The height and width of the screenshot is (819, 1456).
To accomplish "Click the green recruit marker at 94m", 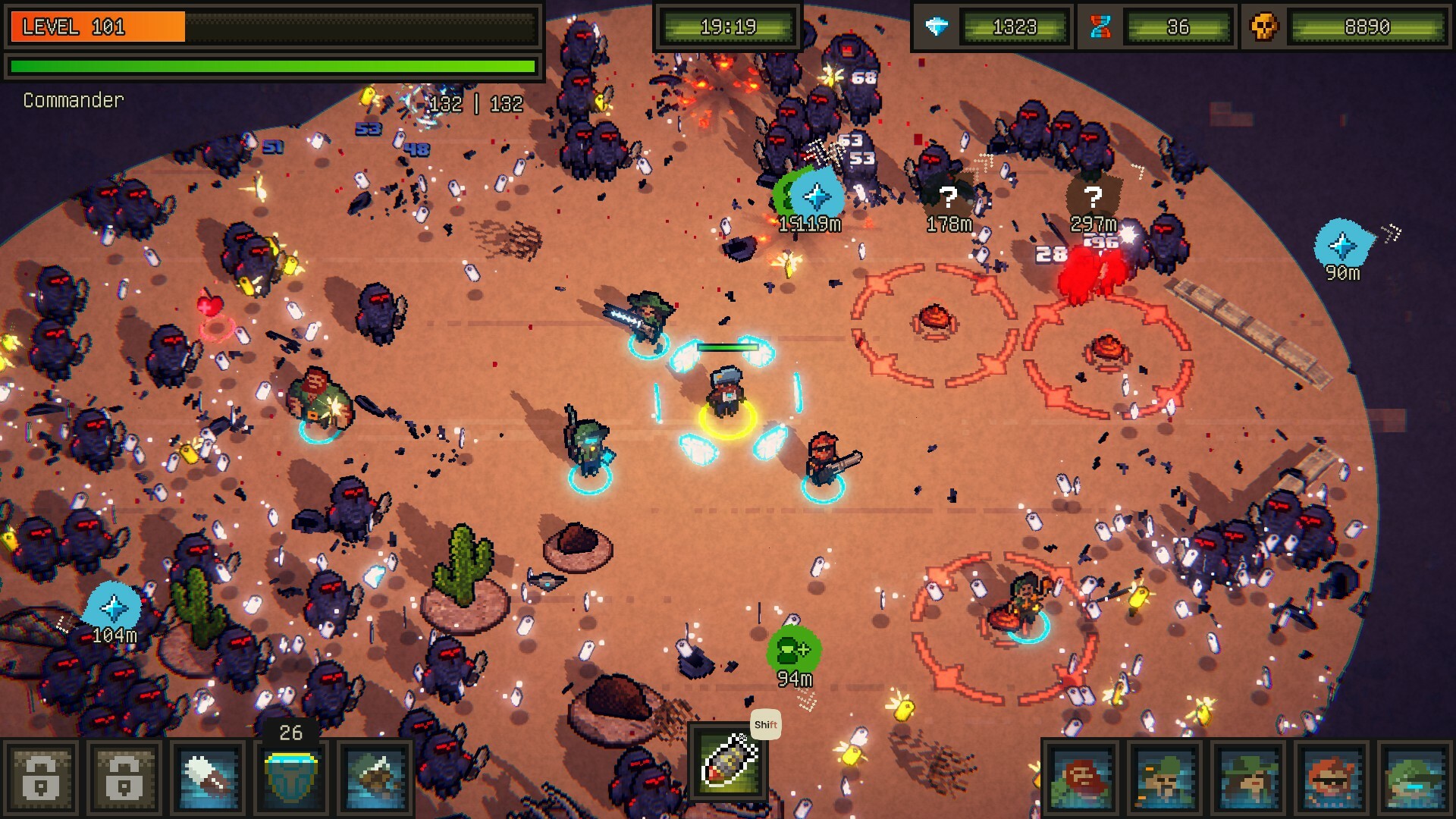I will point(793,650).
